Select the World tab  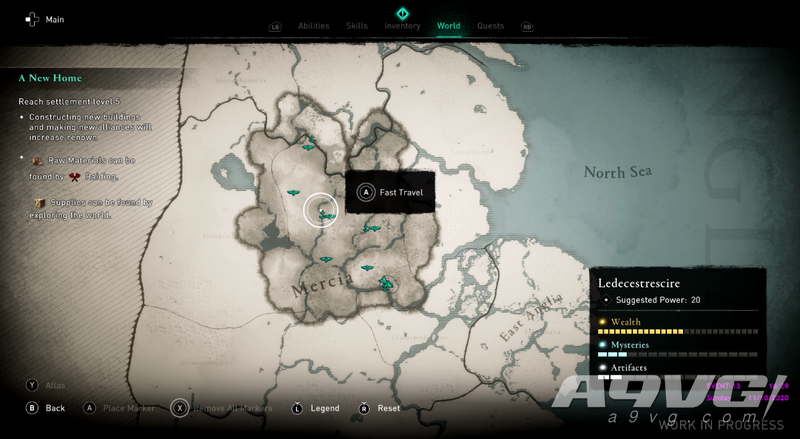coord(449,26)
